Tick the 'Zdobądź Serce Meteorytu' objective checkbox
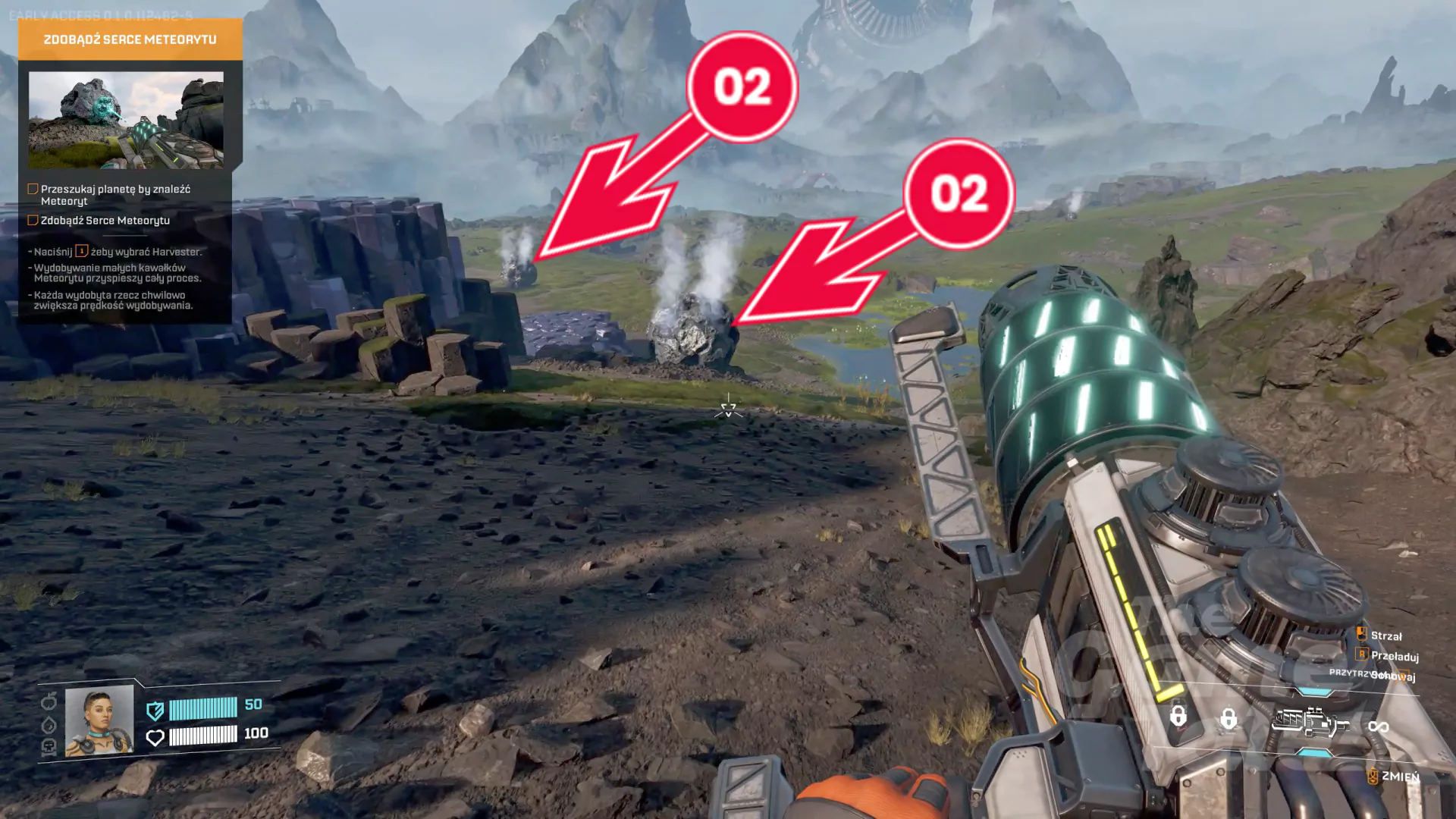The width and height of the screenshot is (1456, 819). [x=33, y=220]
